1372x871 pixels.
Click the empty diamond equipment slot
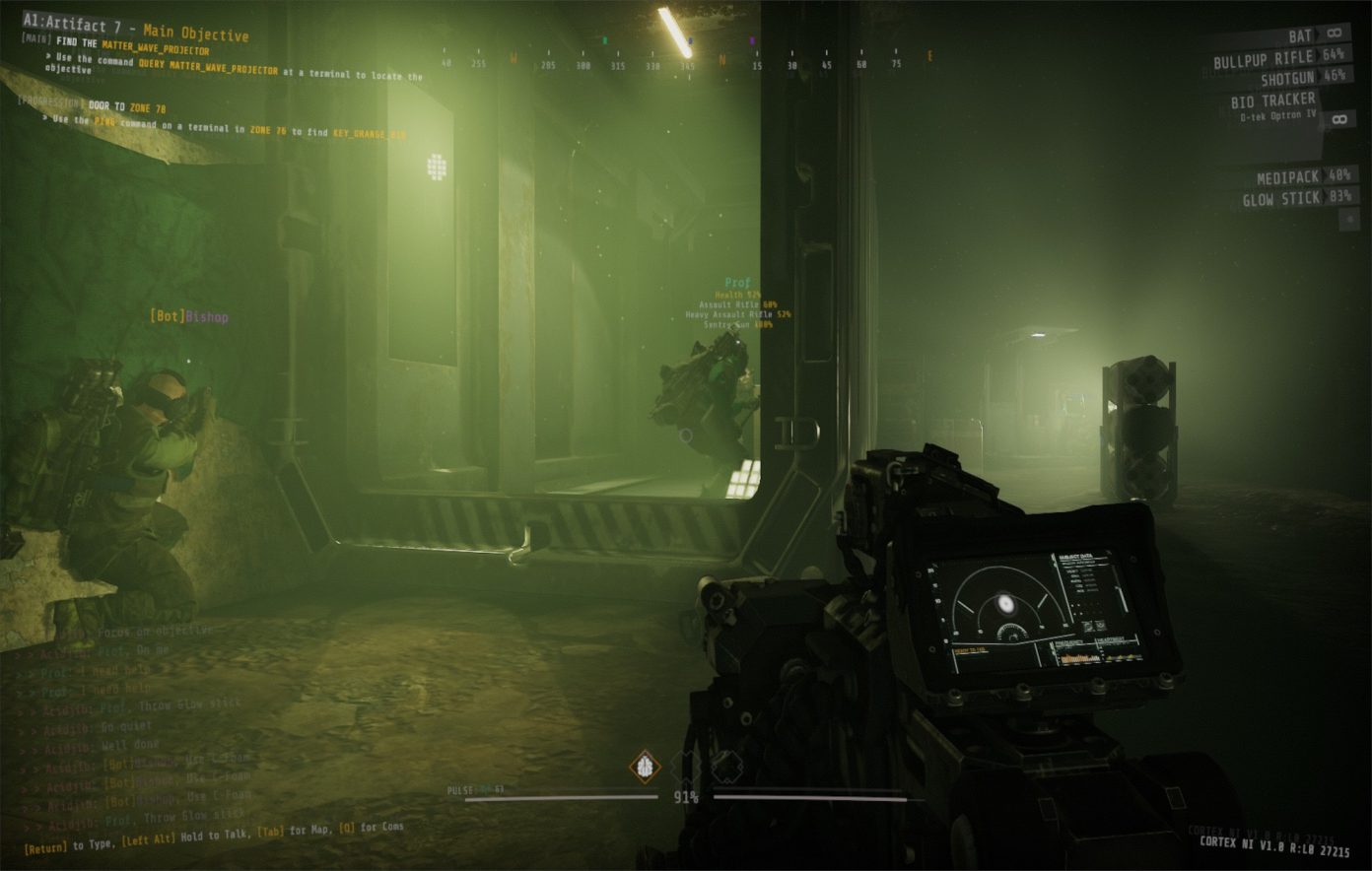(685, 766)
